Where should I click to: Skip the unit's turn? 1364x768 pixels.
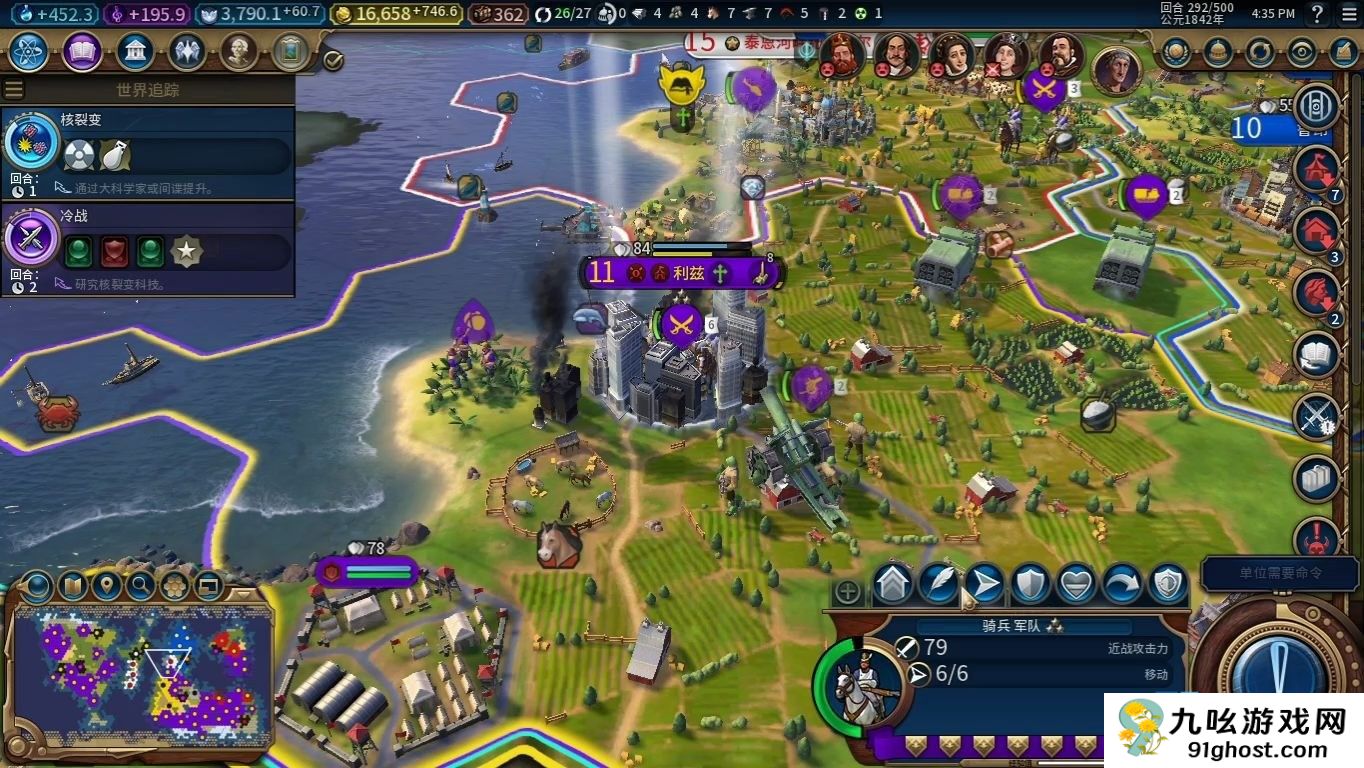(x=1121, y=584)
